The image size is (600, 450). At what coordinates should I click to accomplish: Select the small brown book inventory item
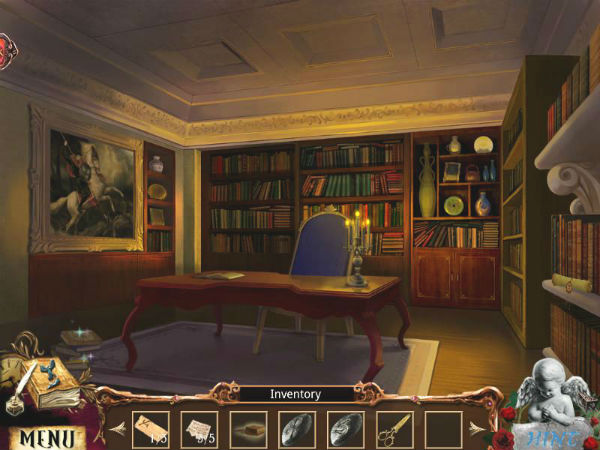pyautogui.click(x=248, y=429)
